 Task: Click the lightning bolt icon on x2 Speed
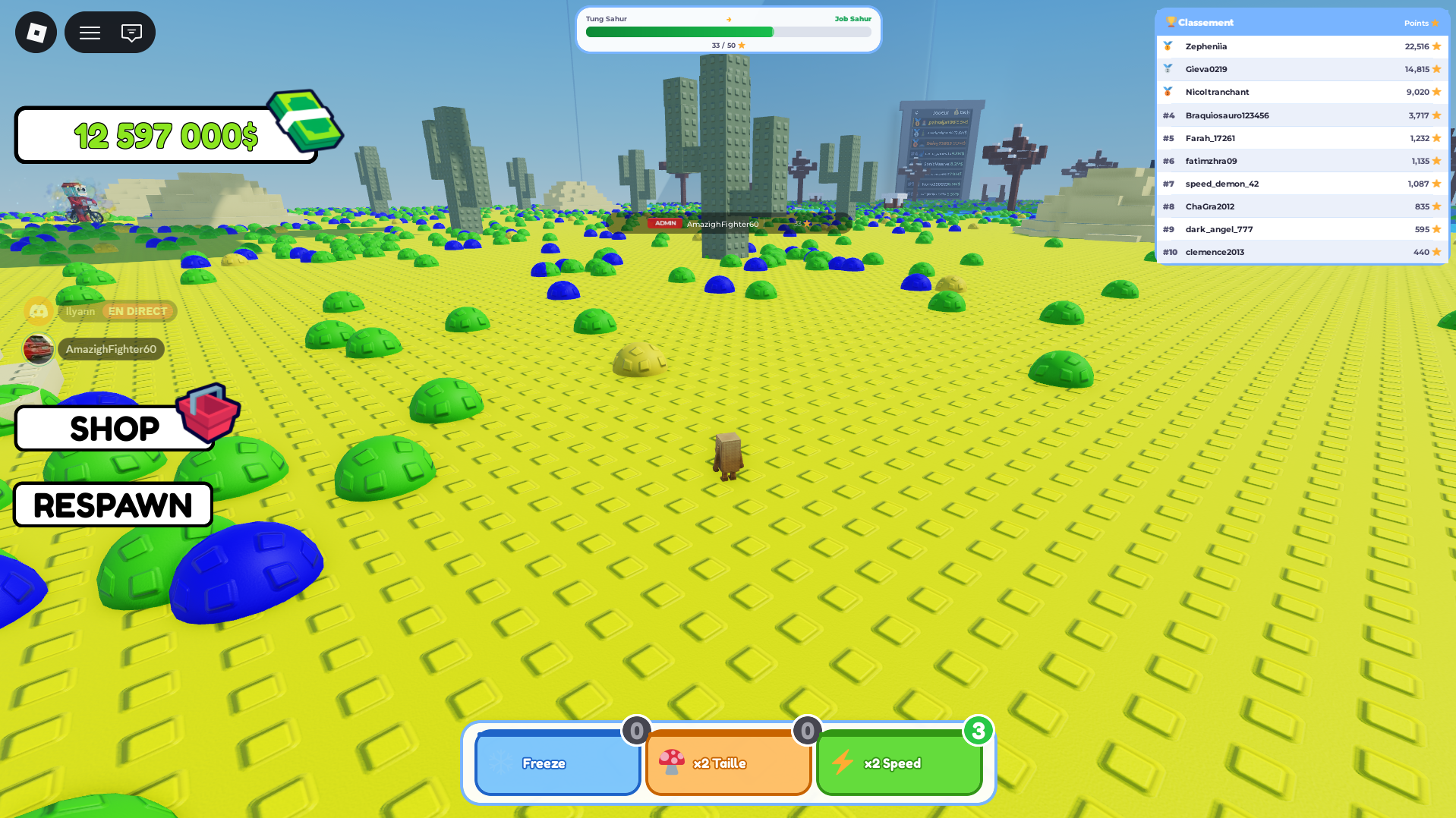click(x=843, y=763)
